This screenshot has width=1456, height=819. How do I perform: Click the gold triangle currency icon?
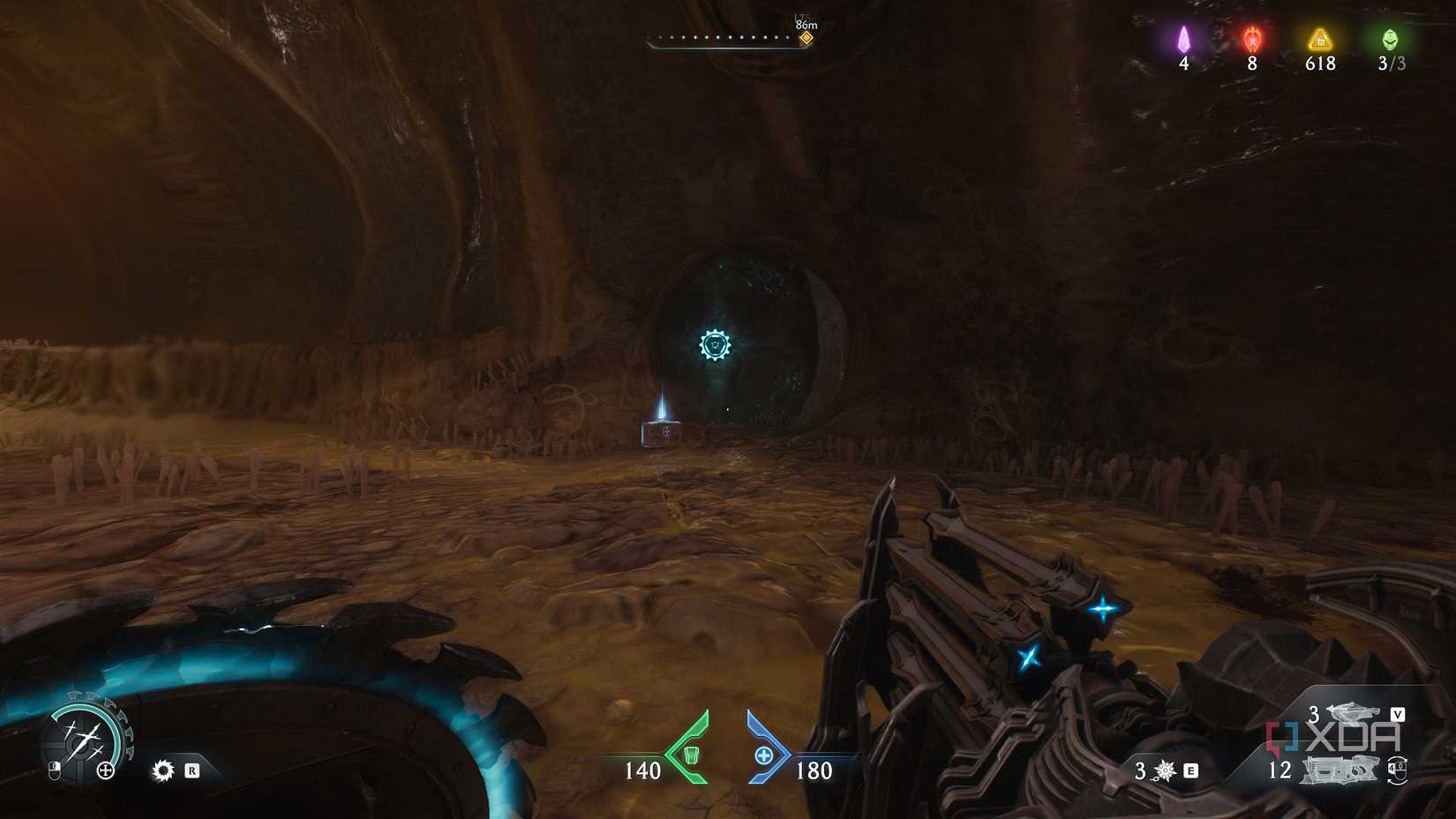click(1320, 40)
